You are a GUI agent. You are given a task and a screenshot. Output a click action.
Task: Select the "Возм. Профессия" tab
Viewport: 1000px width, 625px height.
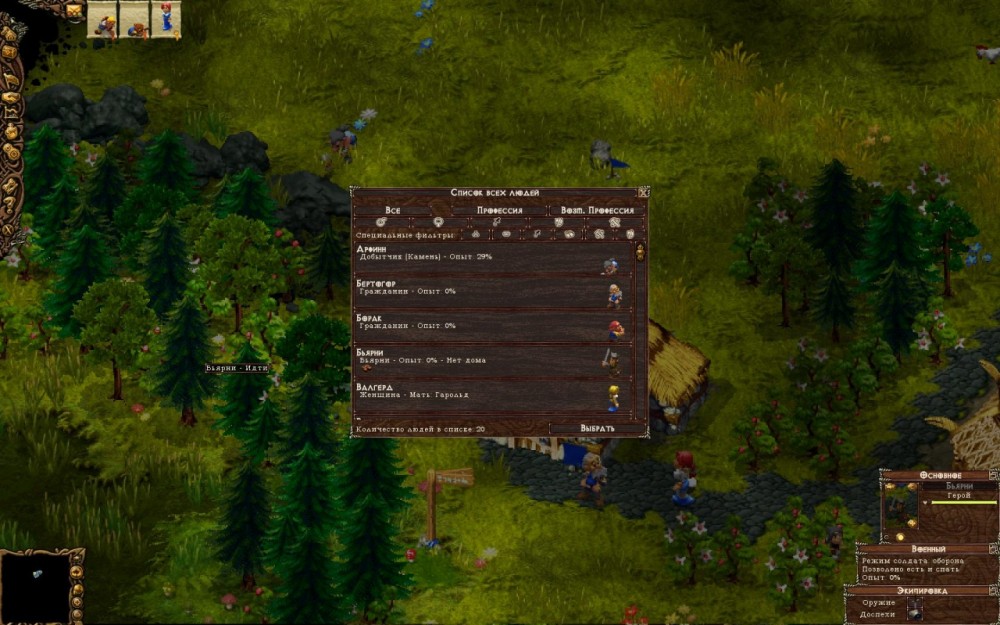pos(596,211)
